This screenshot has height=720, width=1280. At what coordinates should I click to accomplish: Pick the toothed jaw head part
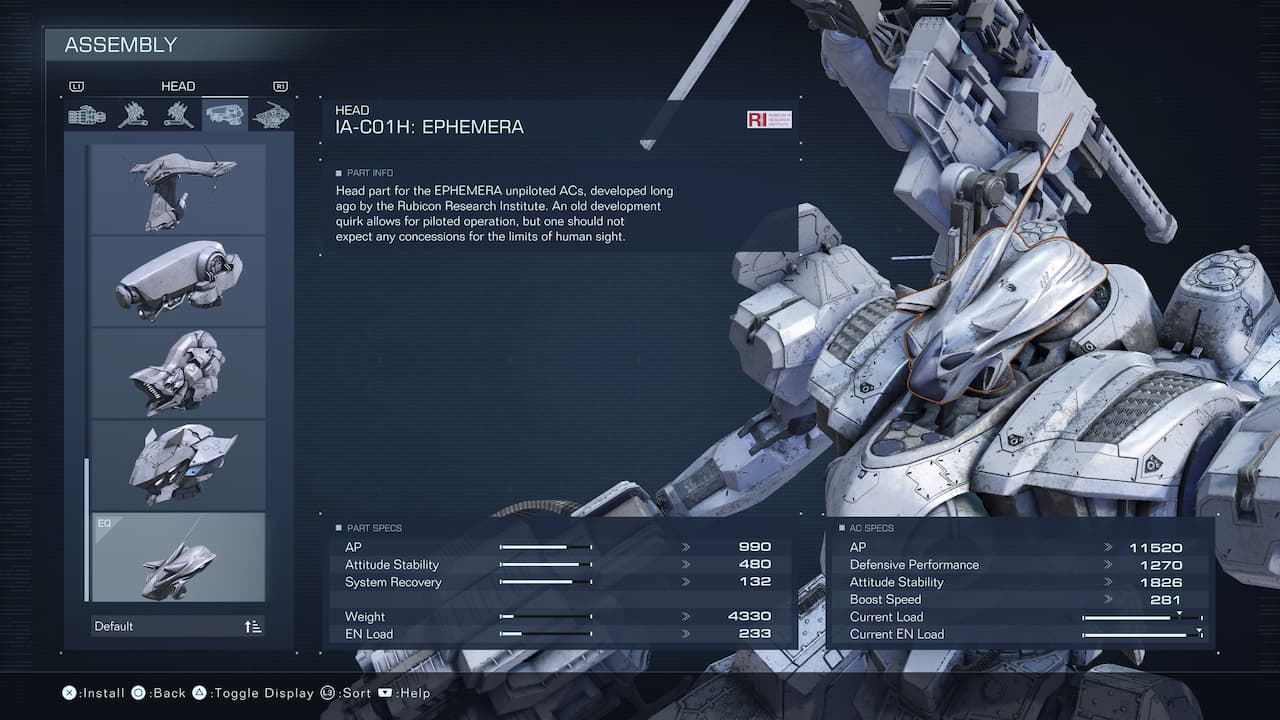178,373
